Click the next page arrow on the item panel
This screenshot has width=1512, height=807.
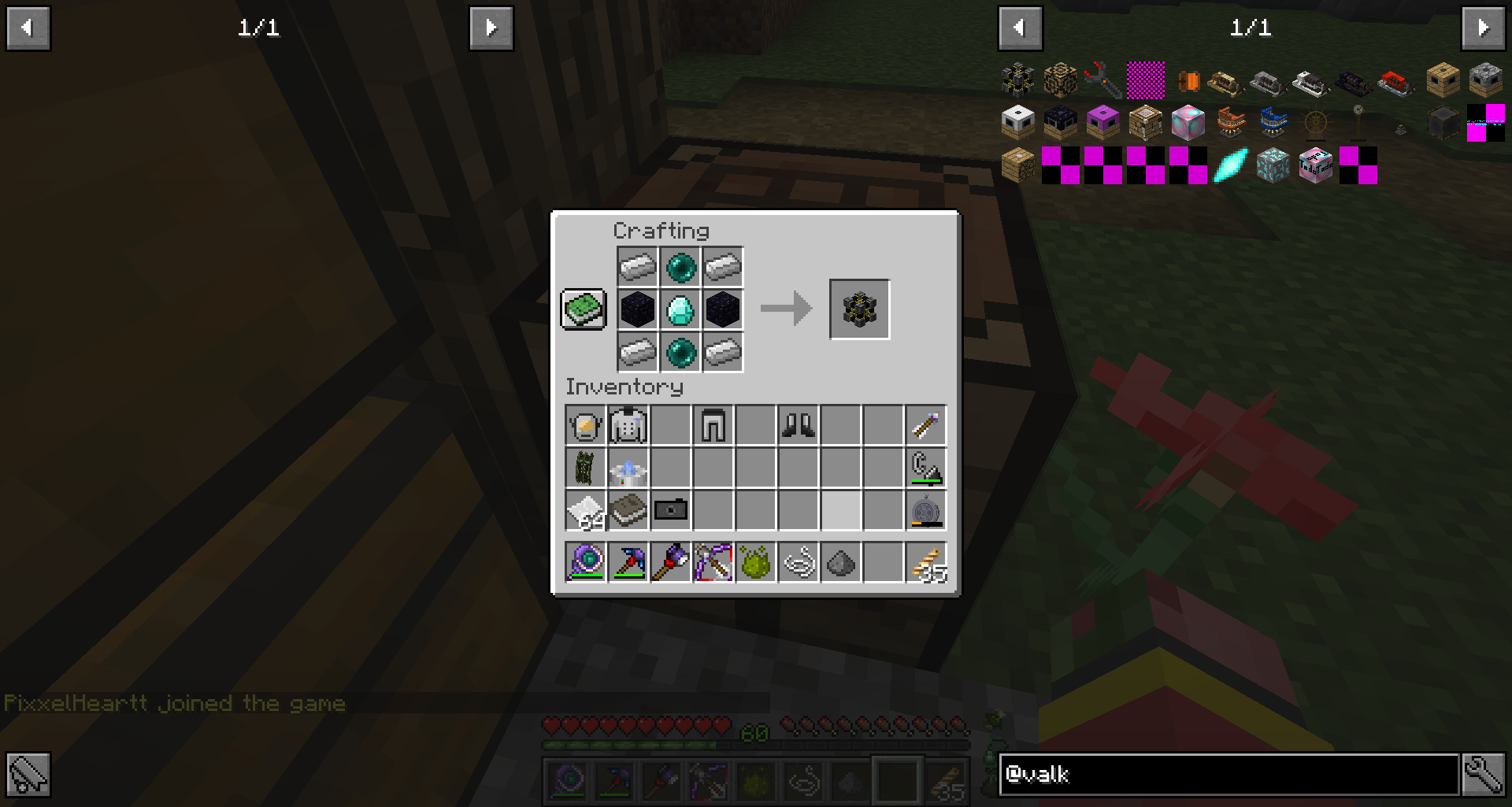[1483, 28]
